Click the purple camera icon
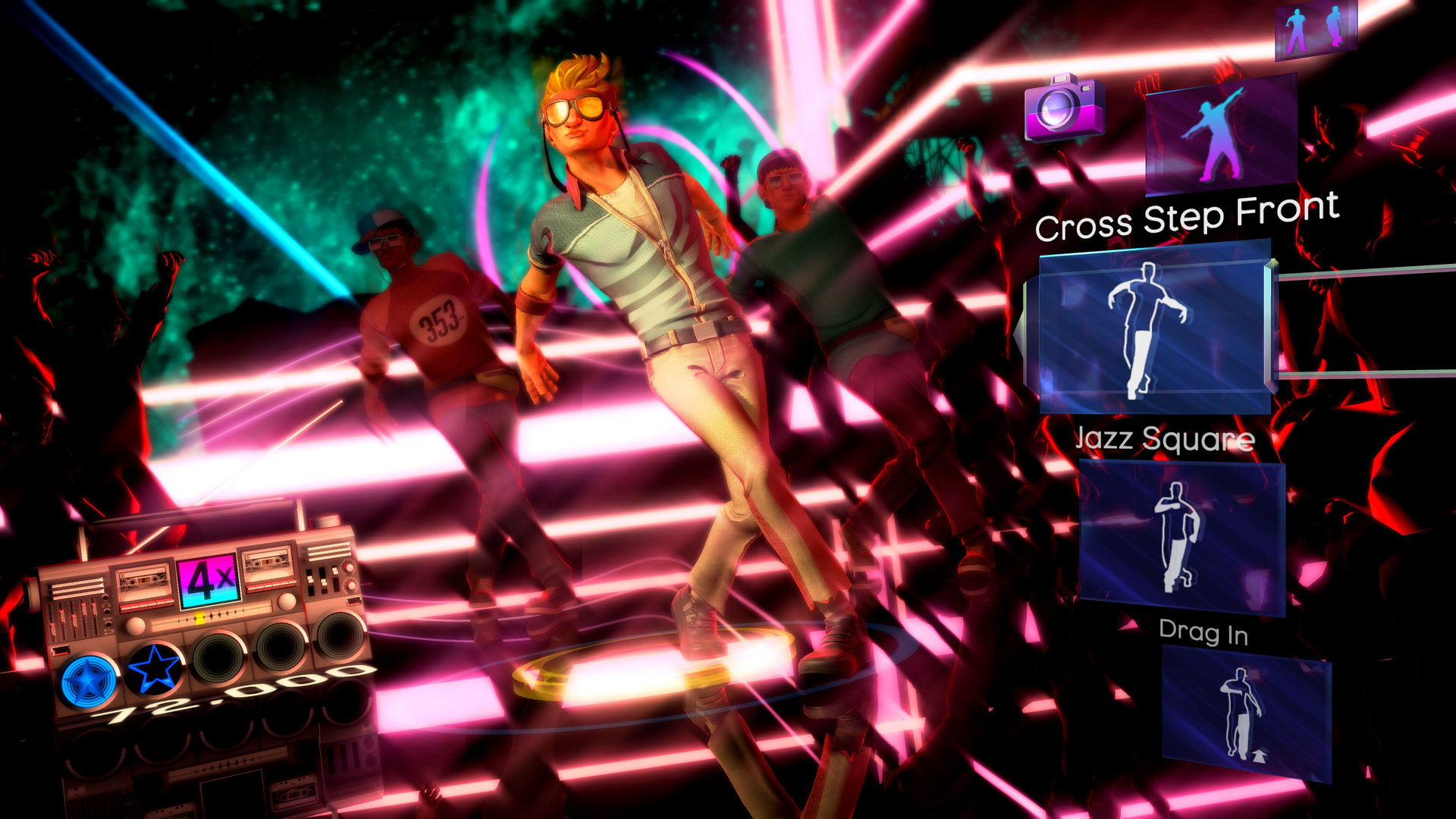The image size is (1456, 819). [x=1063, y=107]
